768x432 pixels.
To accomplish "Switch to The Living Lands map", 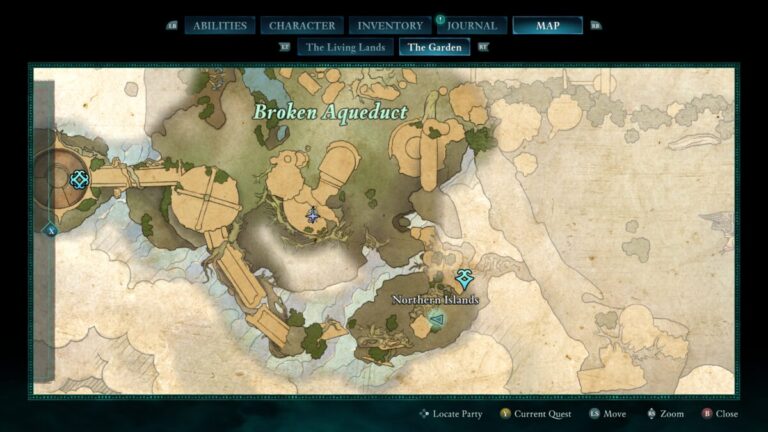I will (343, 46).
